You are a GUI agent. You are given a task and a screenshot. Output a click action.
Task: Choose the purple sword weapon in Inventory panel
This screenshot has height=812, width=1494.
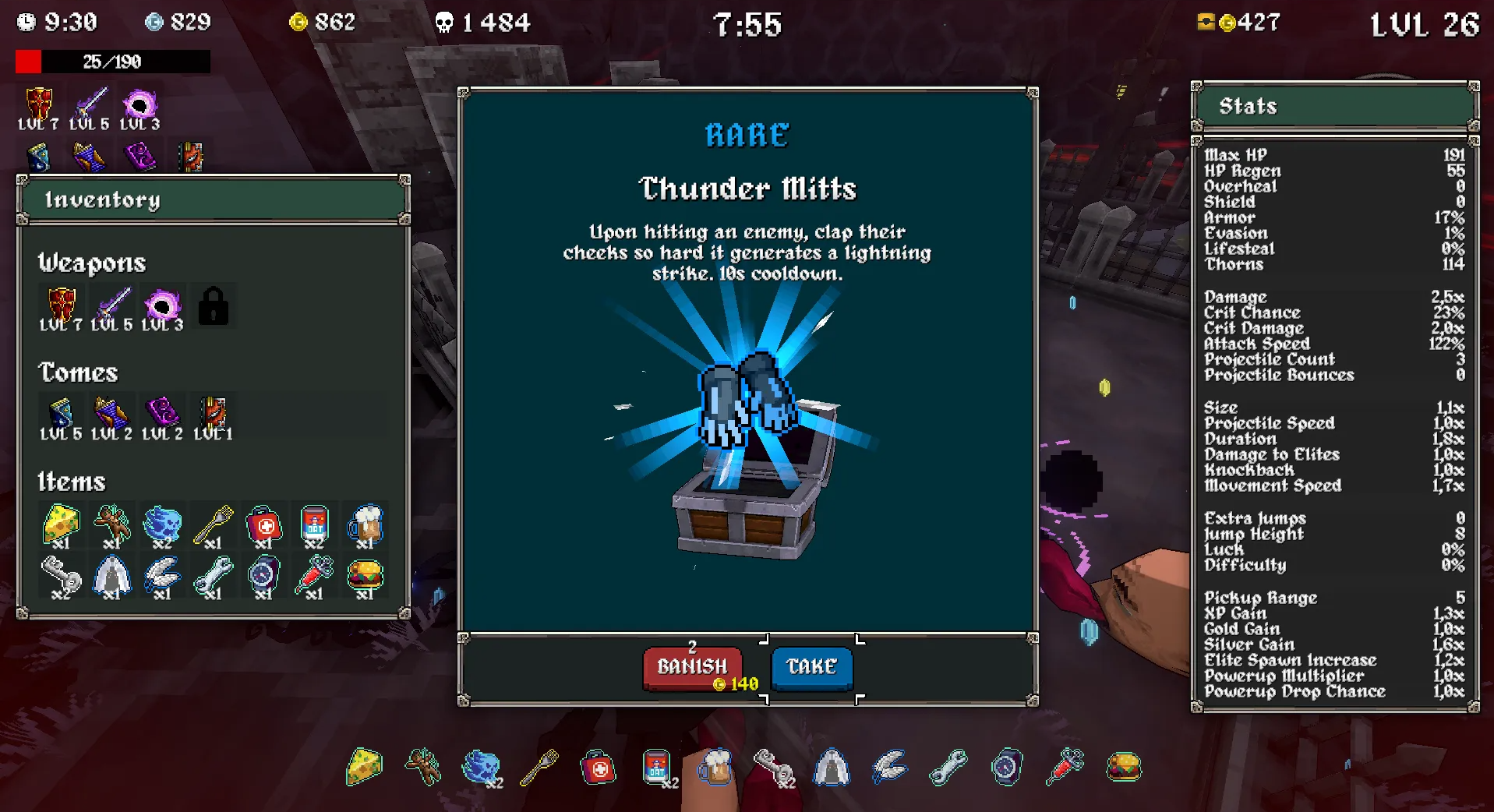point(112,305)
